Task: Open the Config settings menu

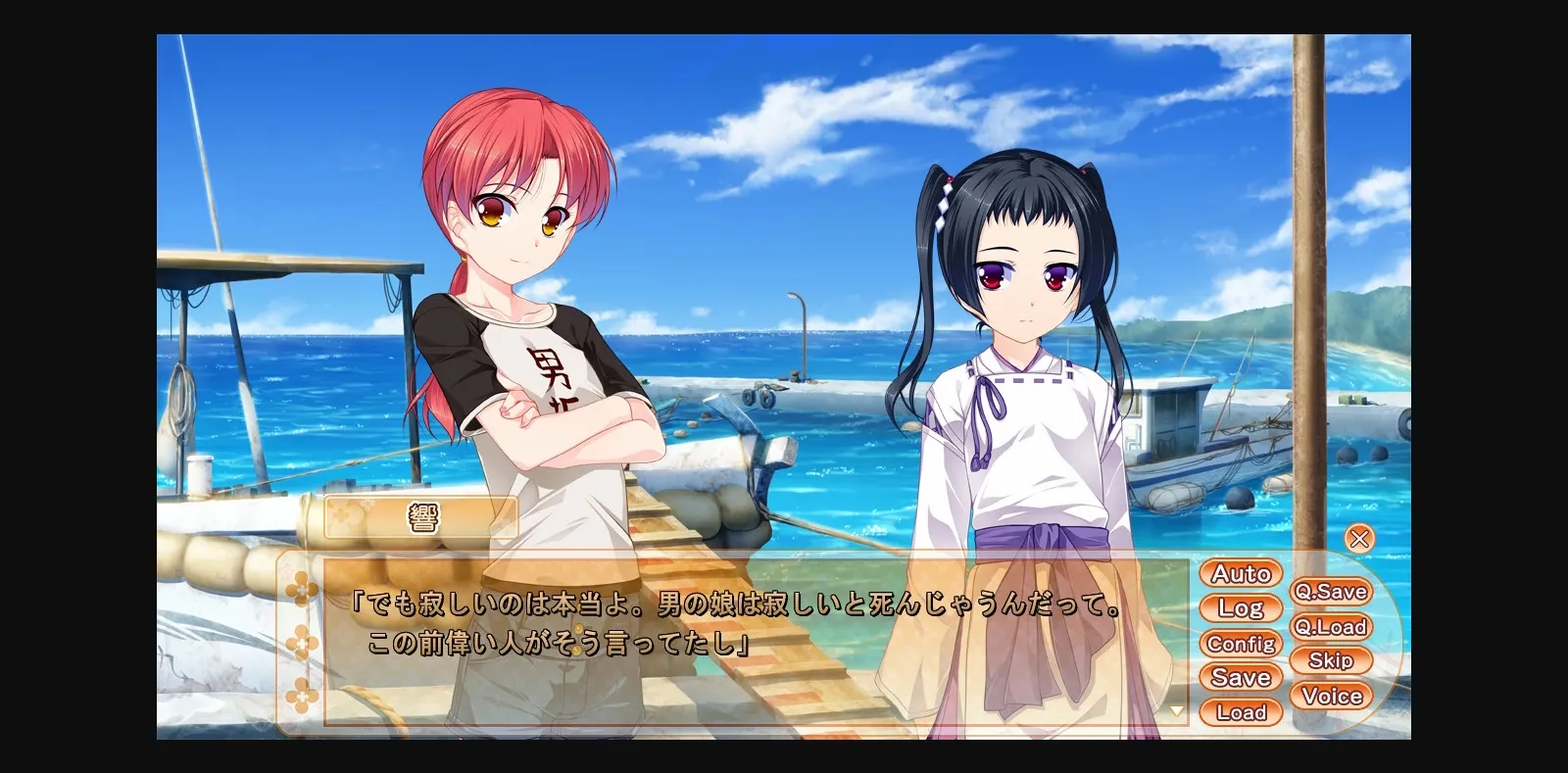Action: [x=1241, y=643]
